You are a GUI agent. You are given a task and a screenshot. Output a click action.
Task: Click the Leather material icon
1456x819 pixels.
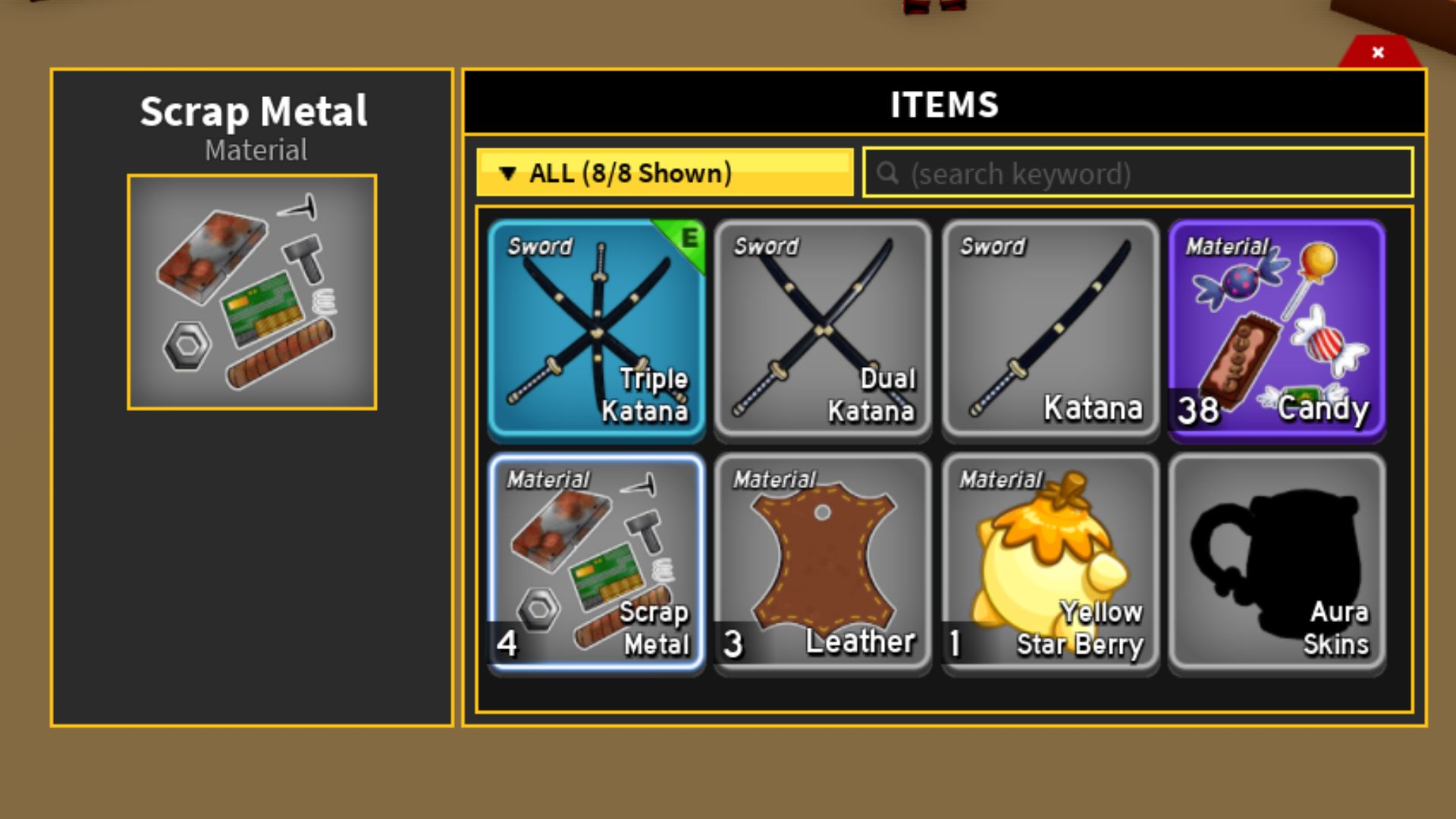click(x=824, y=561)
